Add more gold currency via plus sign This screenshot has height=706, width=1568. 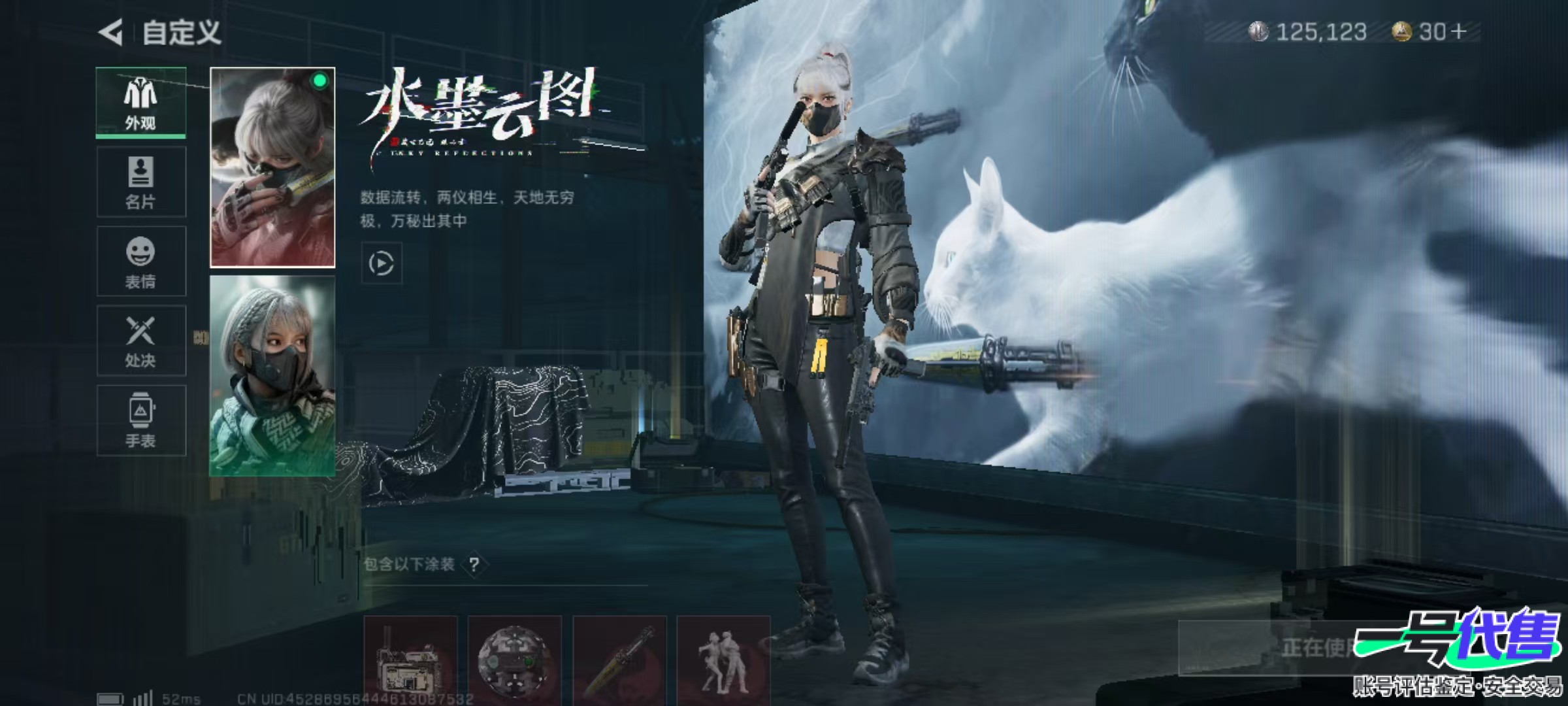pyautogui.click(x=1458, y=31)
